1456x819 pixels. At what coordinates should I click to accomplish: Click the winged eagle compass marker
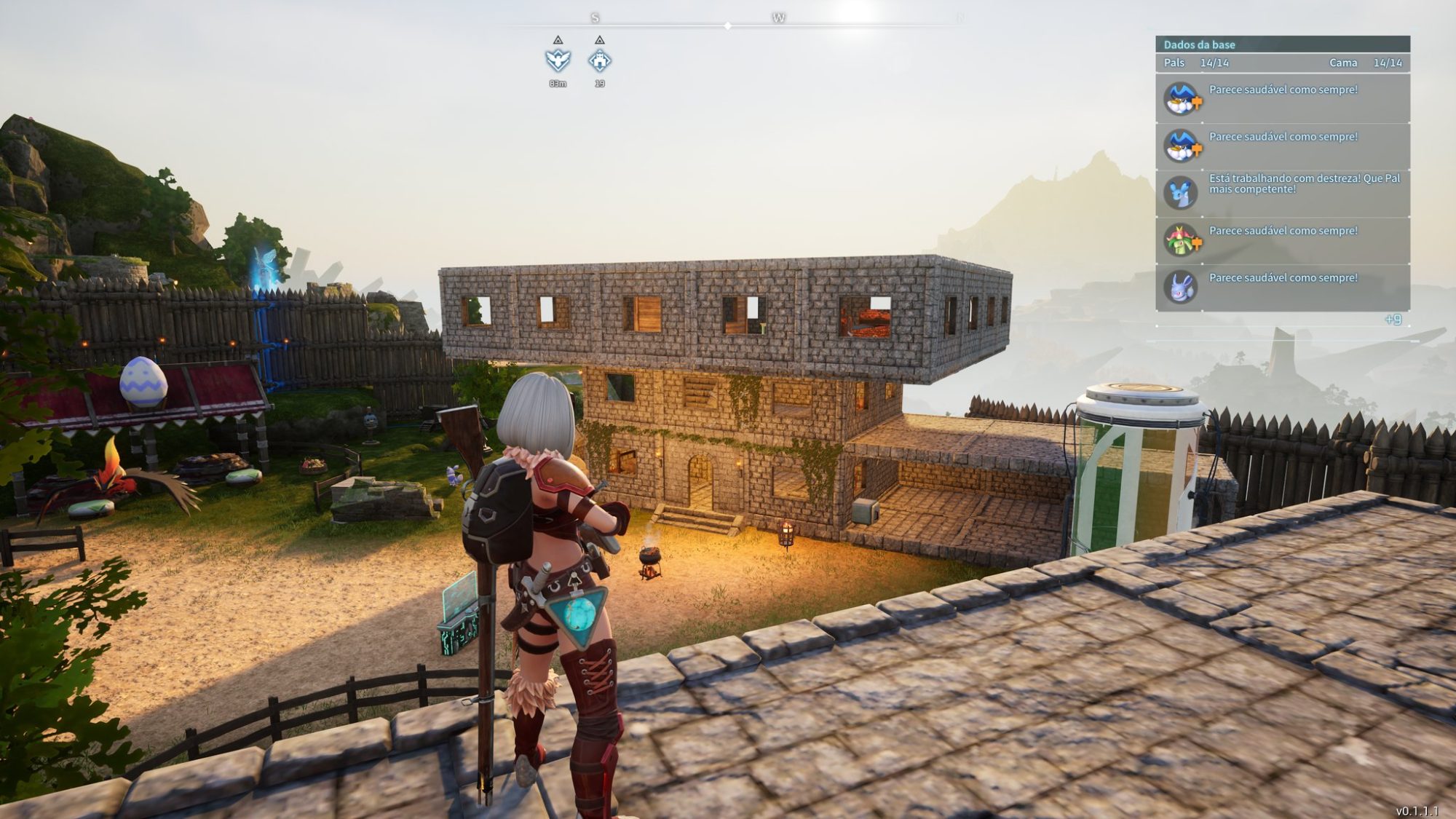coord(558,60)
